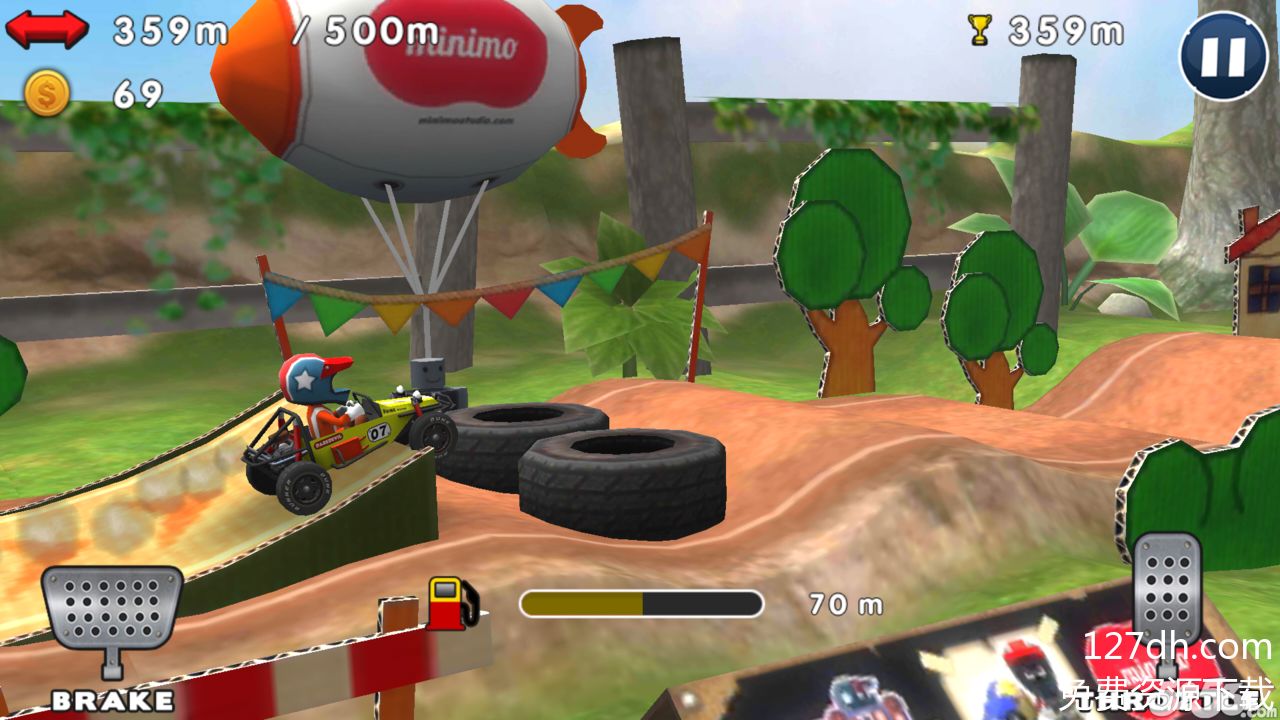
Task: Tap the BRAKE pedal
Action: [x=111, y=613]
